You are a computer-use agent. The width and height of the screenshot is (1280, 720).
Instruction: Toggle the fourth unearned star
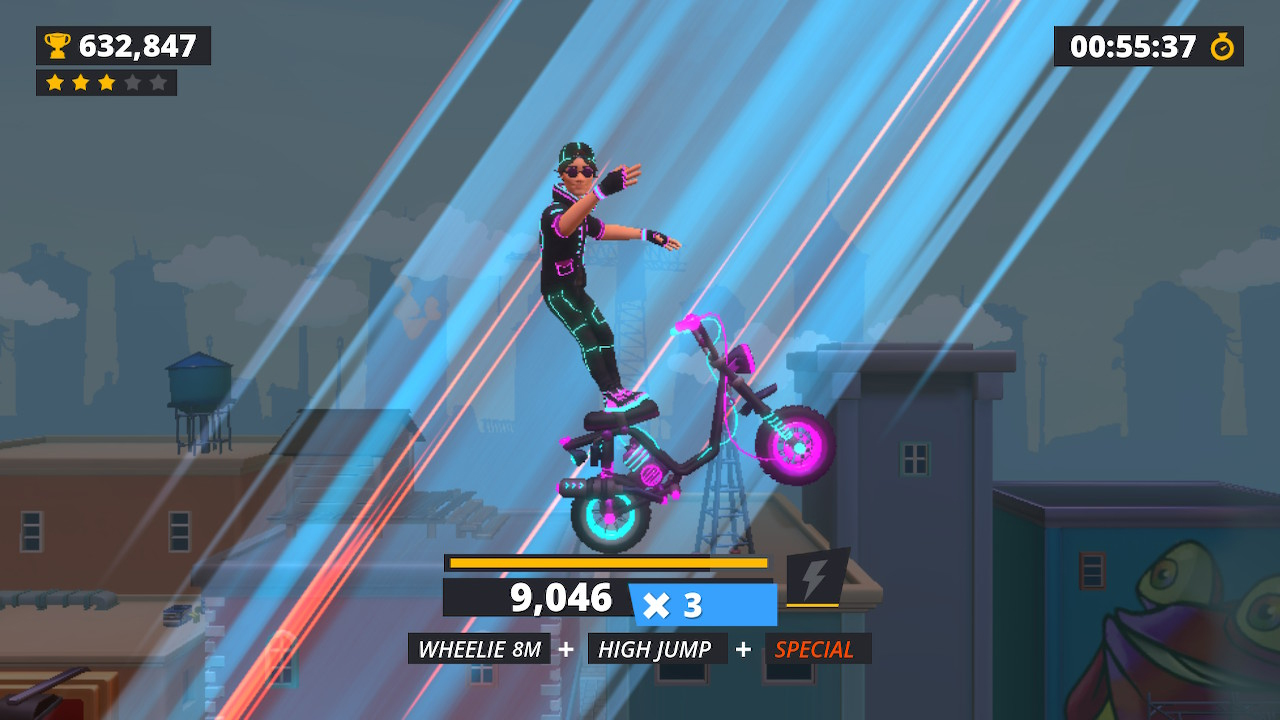tap(133, 83)
